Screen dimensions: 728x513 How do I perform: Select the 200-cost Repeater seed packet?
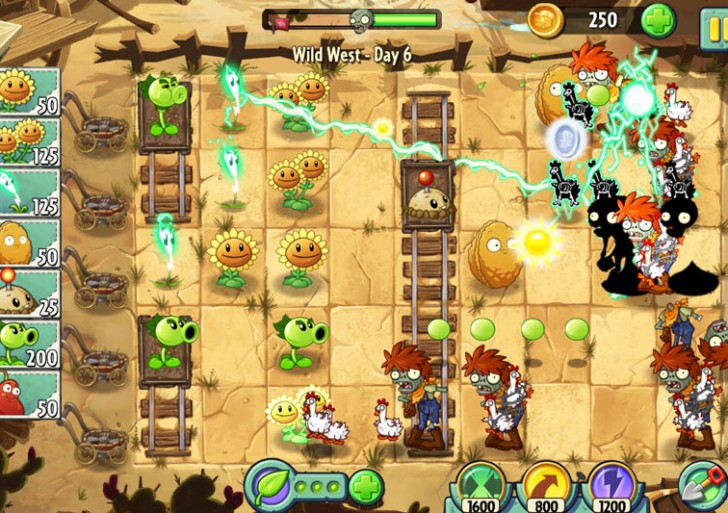coord(28,345)
